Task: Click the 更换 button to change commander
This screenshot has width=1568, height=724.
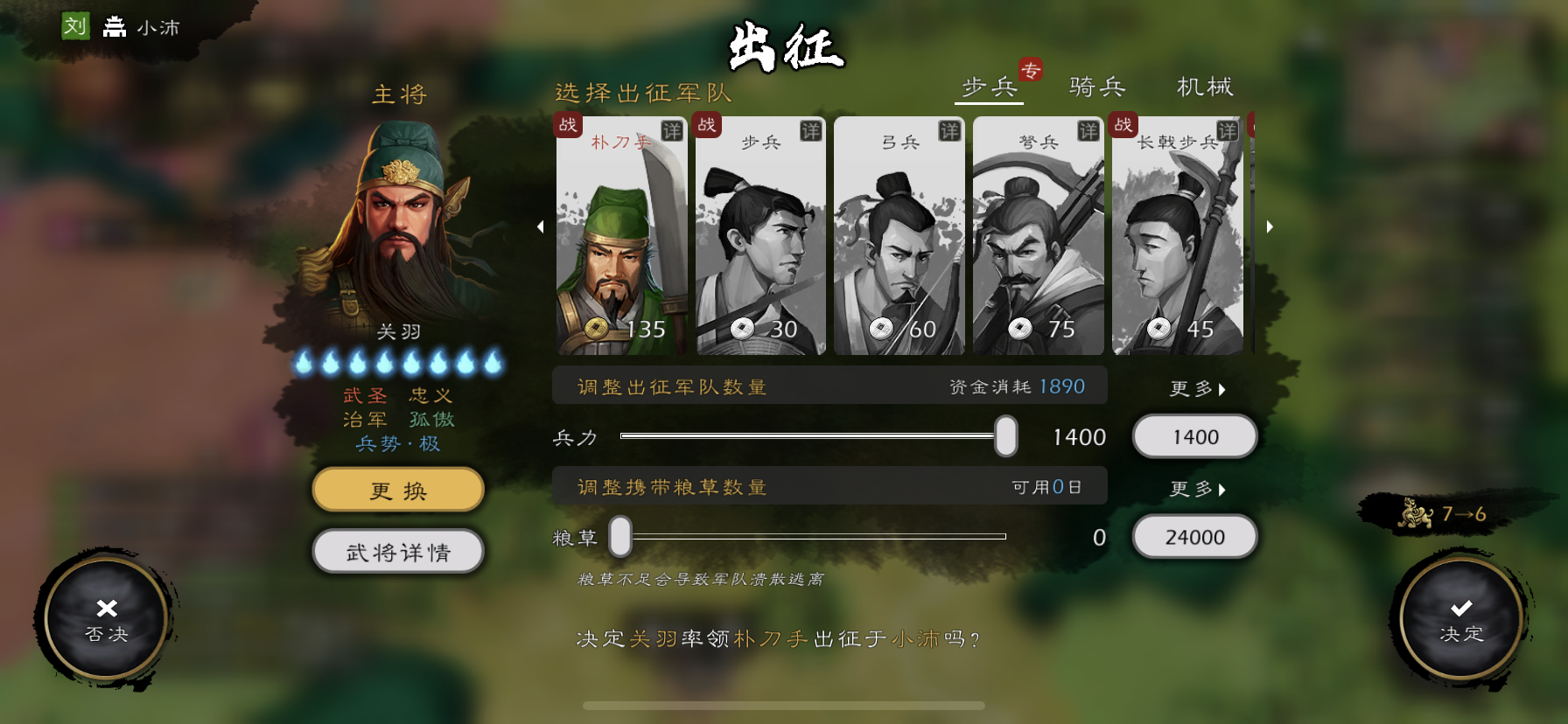Action: coord(397,490)
